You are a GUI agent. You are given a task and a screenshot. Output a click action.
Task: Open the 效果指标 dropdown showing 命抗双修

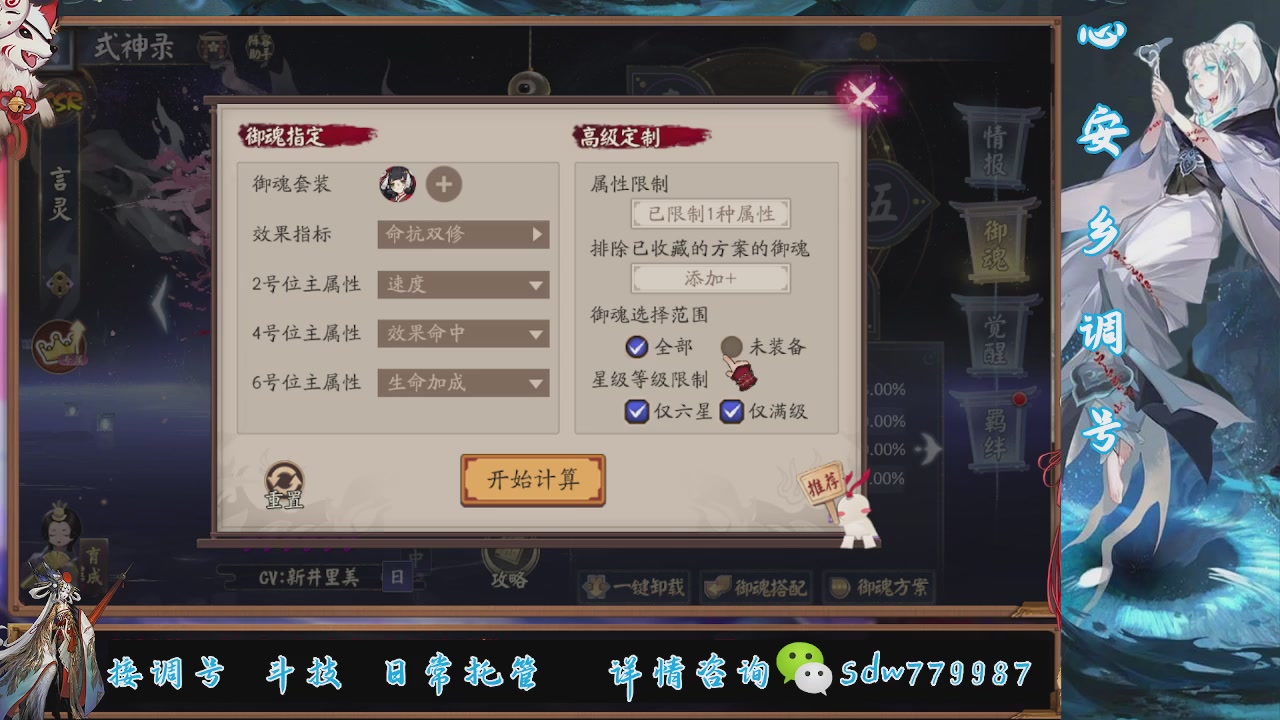click(x=462, y=234)
